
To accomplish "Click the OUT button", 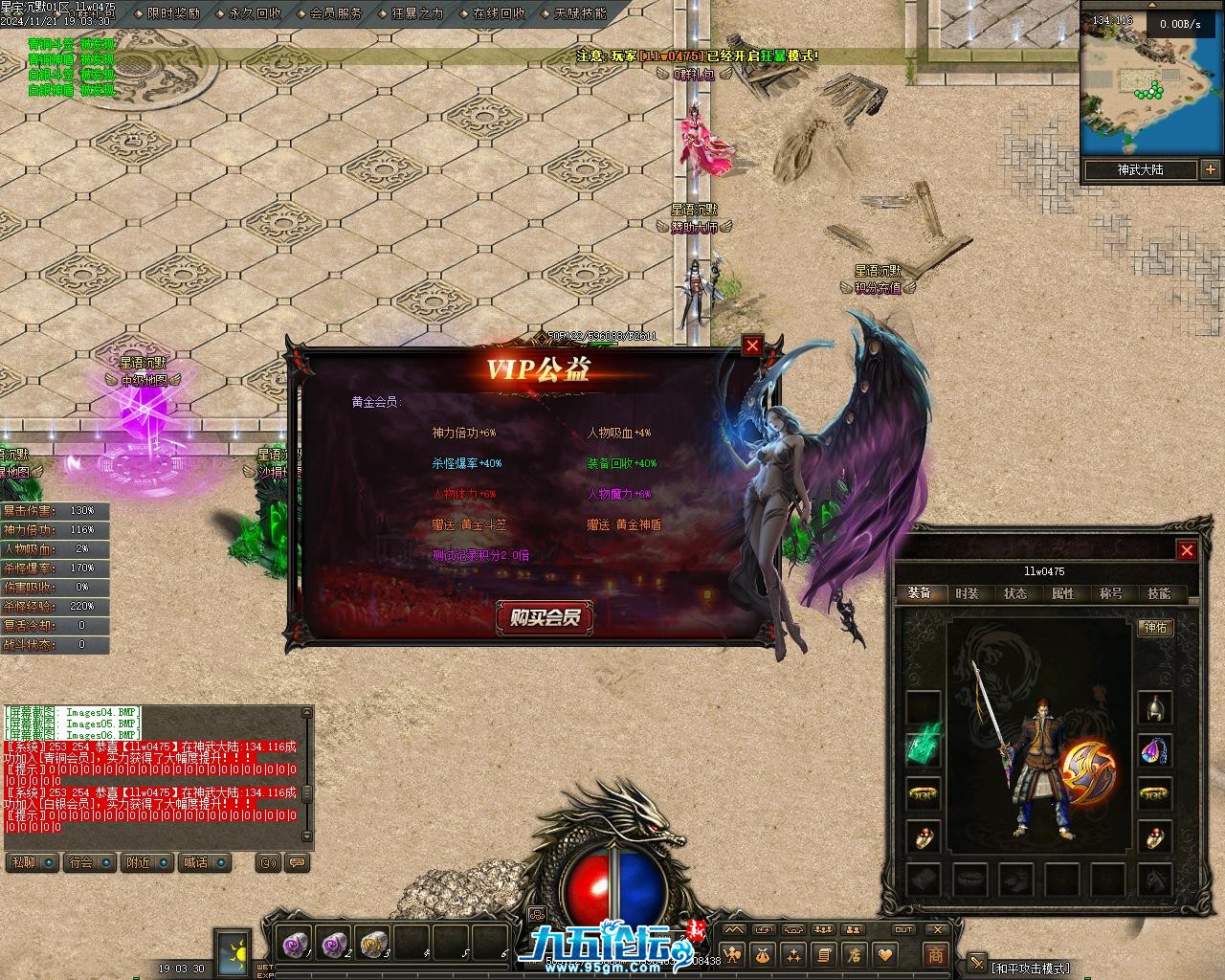I will [x=903, y=929].
